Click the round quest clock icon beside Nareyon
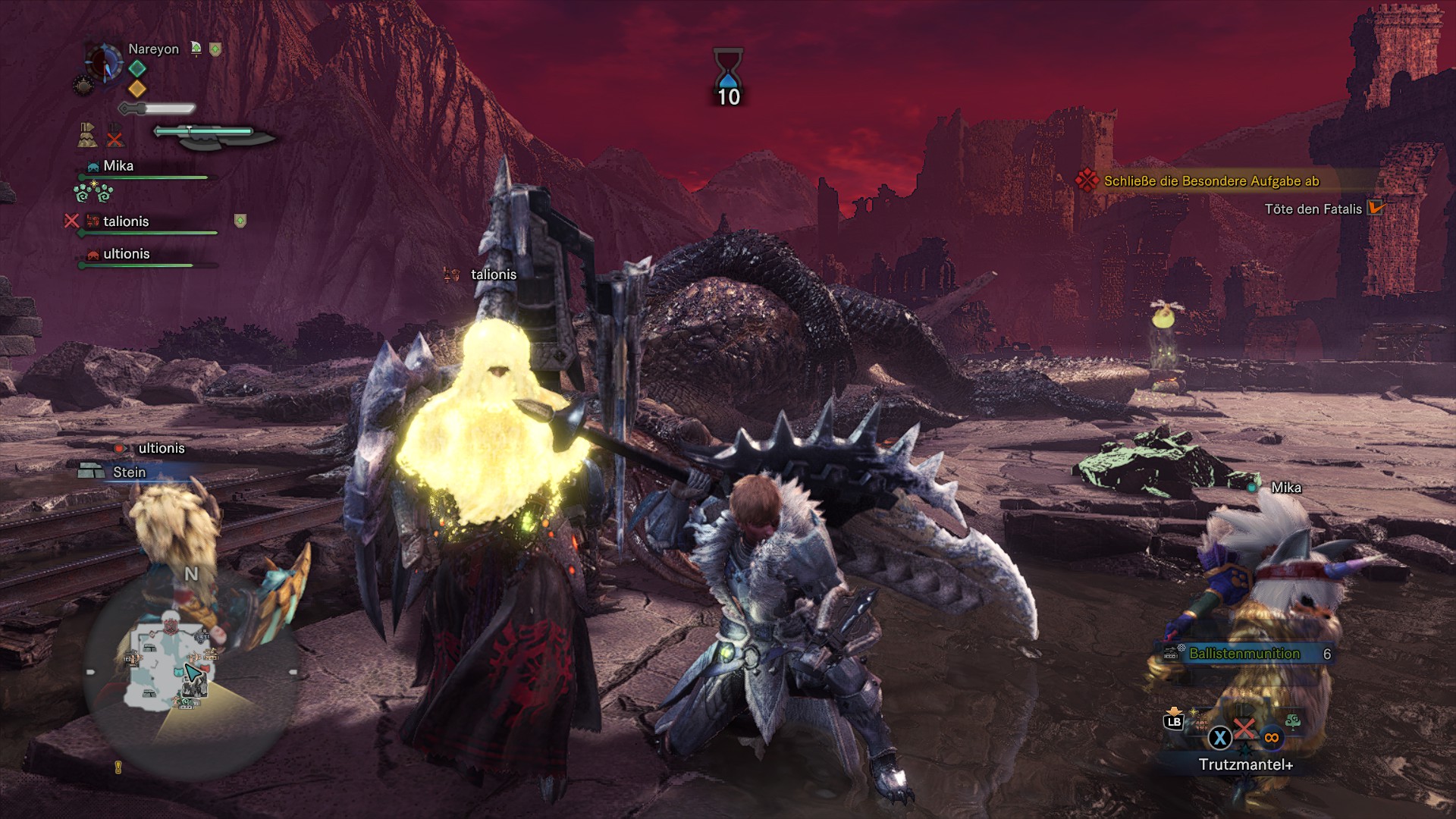 (104, 62)
